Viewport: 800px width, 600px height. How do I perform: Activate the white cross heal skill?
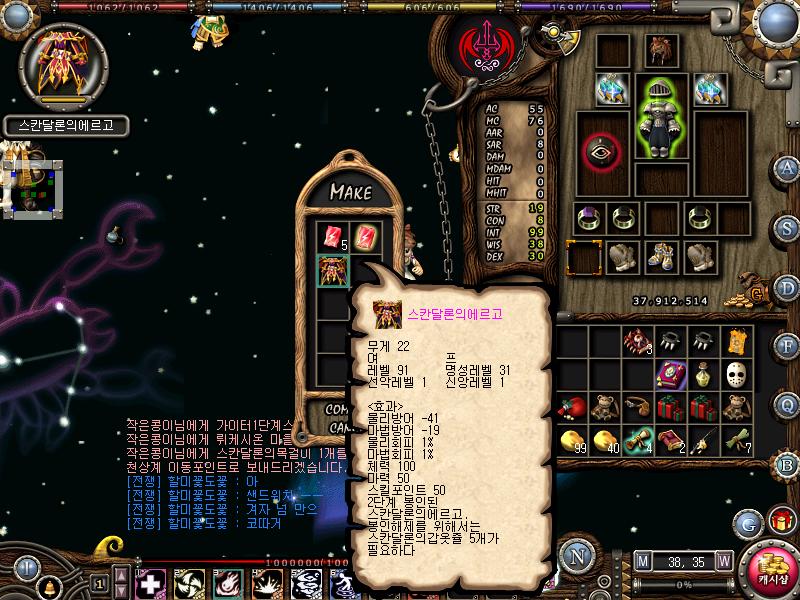pos(150,583)
